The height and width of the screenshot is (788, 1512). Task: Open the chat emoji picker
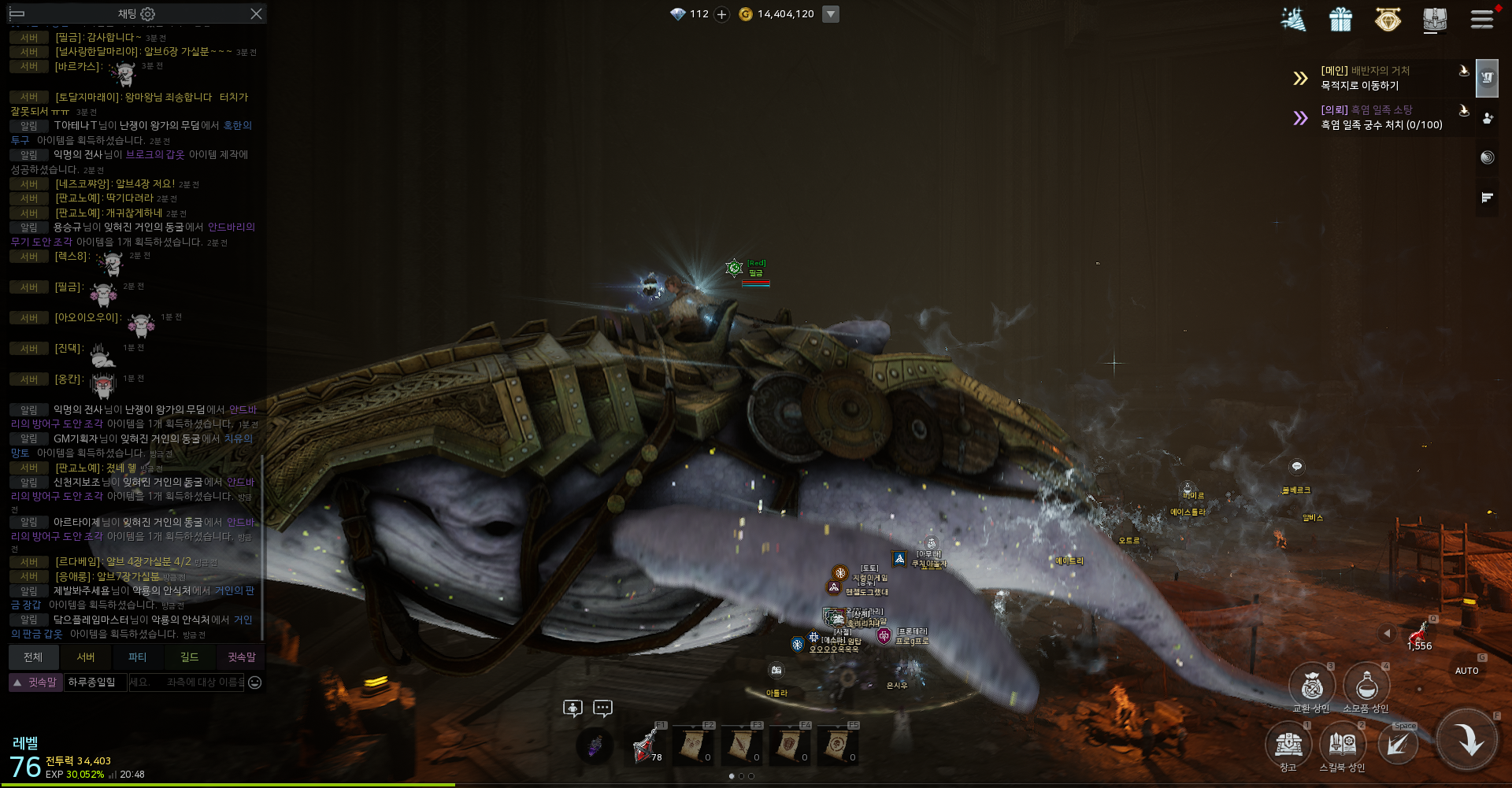point(255,683)
